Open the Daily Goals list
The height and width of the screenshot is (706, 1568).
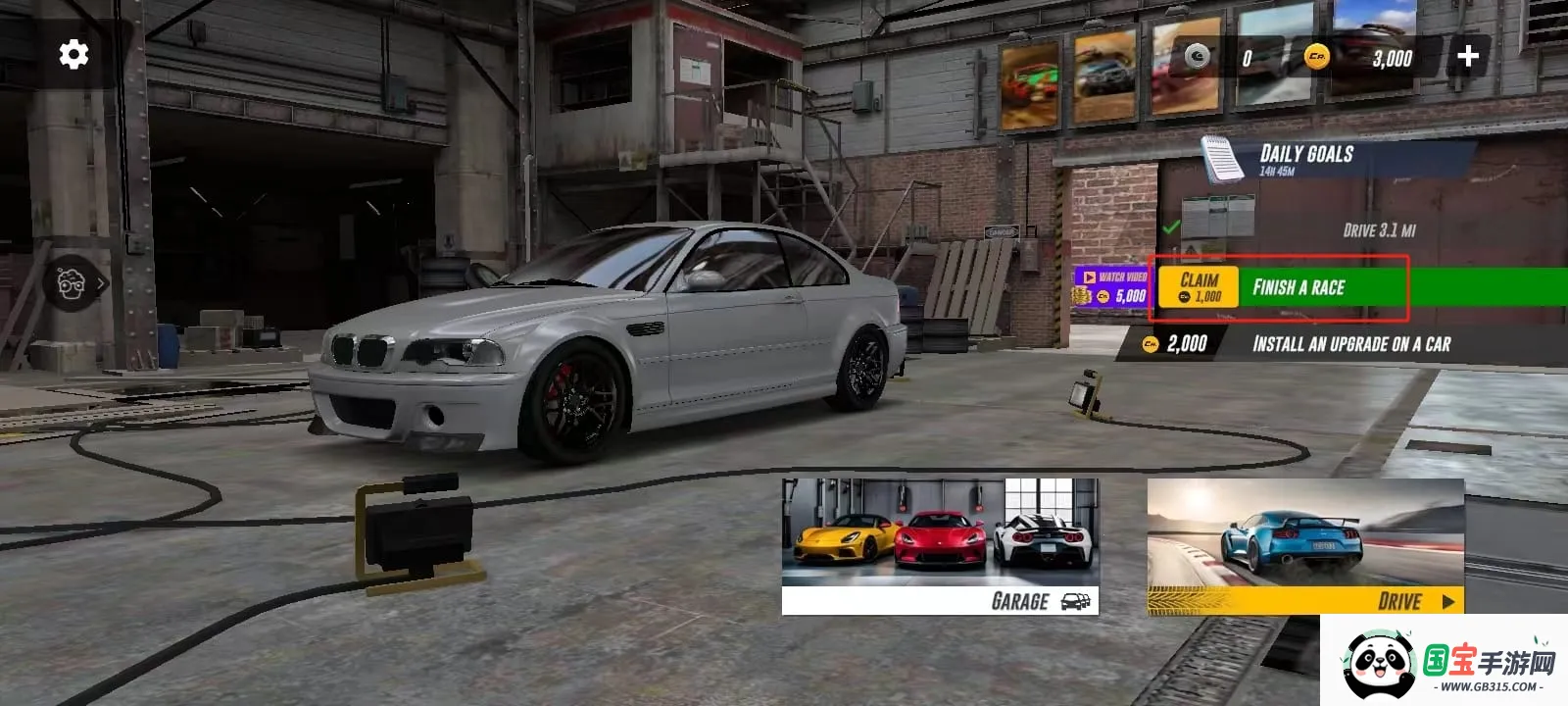coord(1305,158)
